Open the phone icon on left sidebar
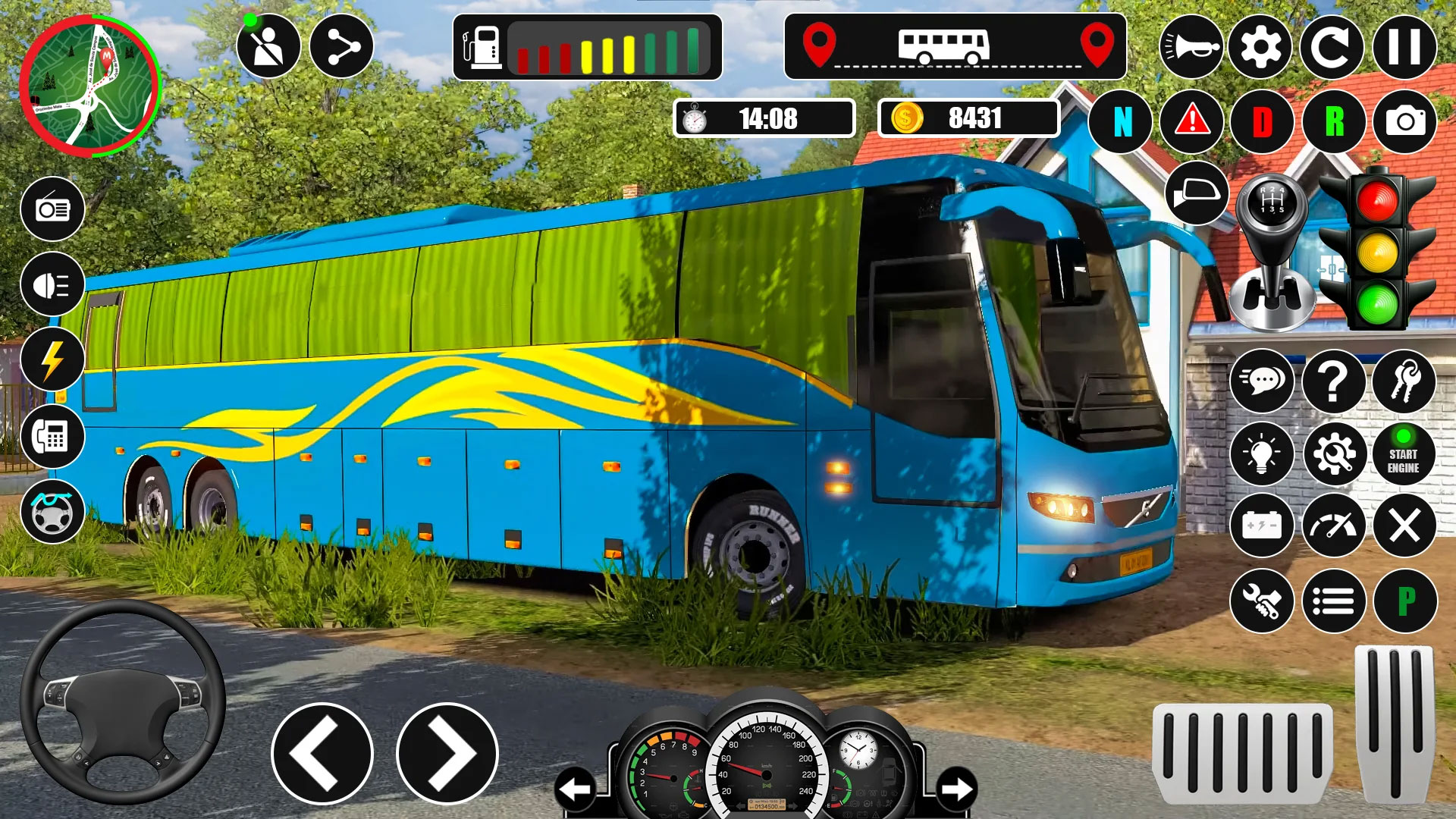The width and height of the screenshot is (1456, 819). pos(53,436)
